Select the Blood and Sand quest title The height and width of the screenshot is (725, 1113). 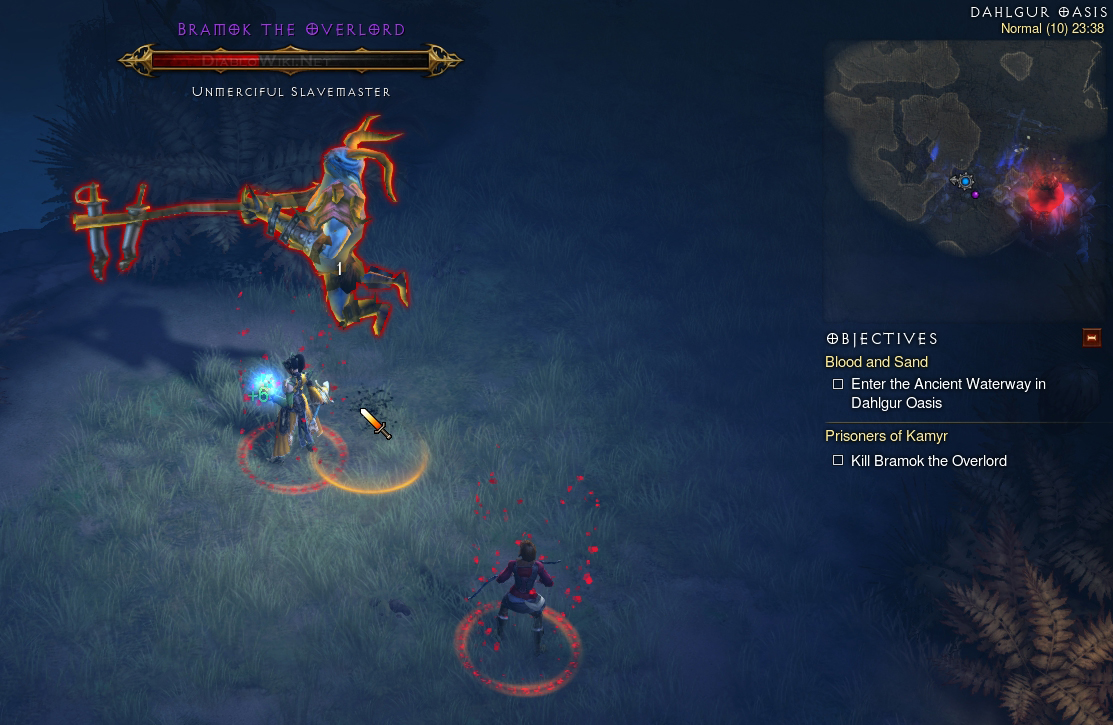tap(876, 362)
